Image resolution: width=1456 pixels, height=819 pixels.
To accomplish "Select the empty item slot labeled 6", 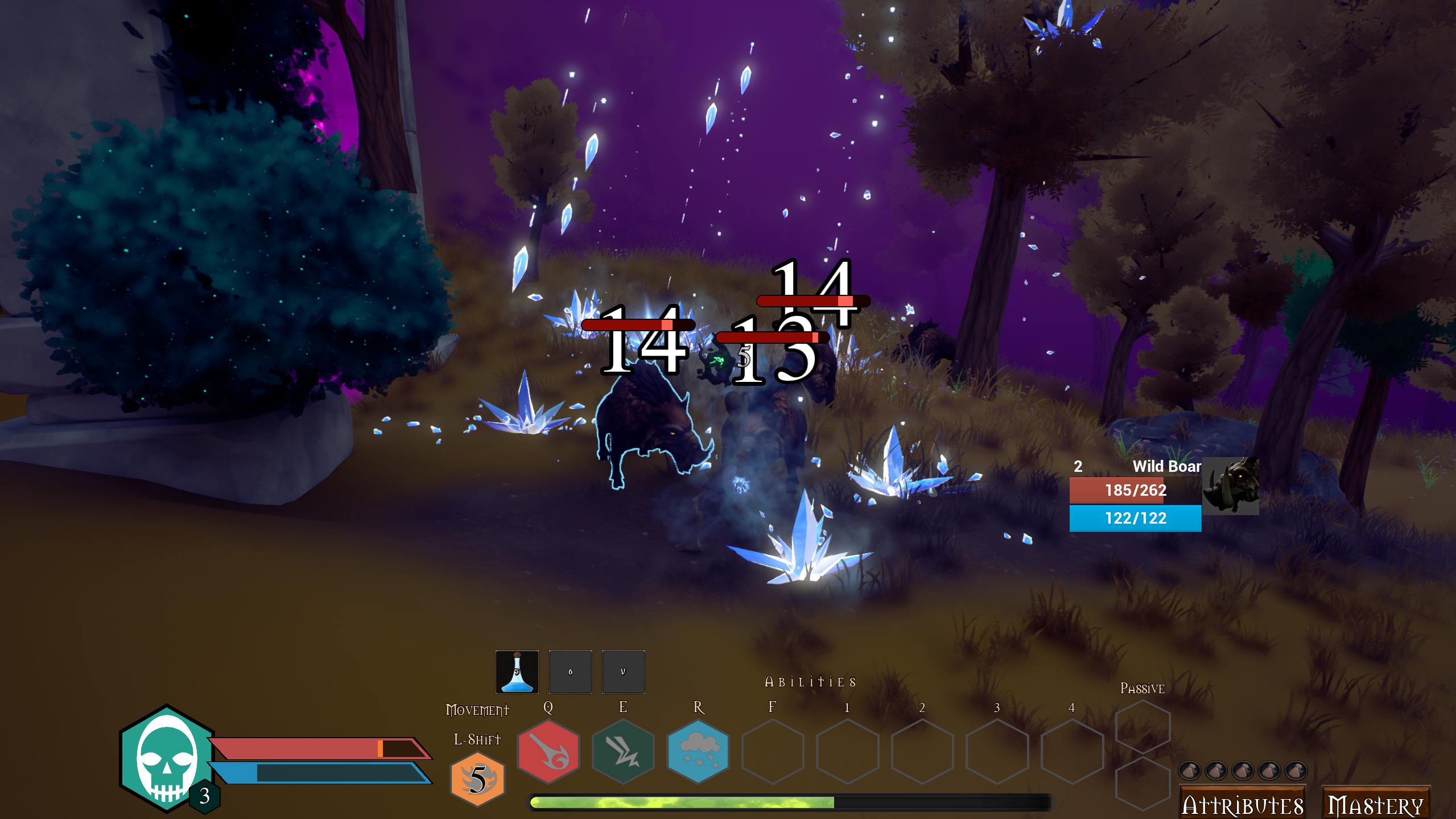I will pyautogui.click(x=570, y=672).
